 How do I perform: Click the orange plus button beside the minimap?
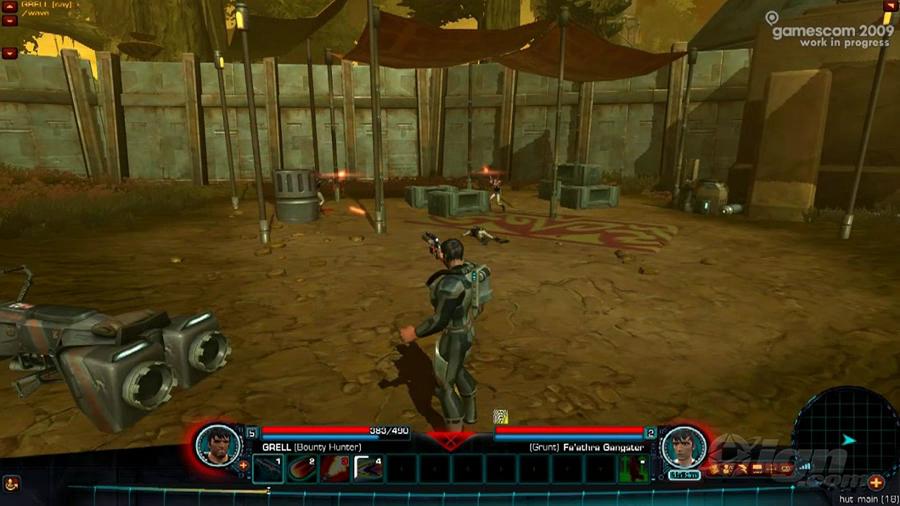(876, 482)
